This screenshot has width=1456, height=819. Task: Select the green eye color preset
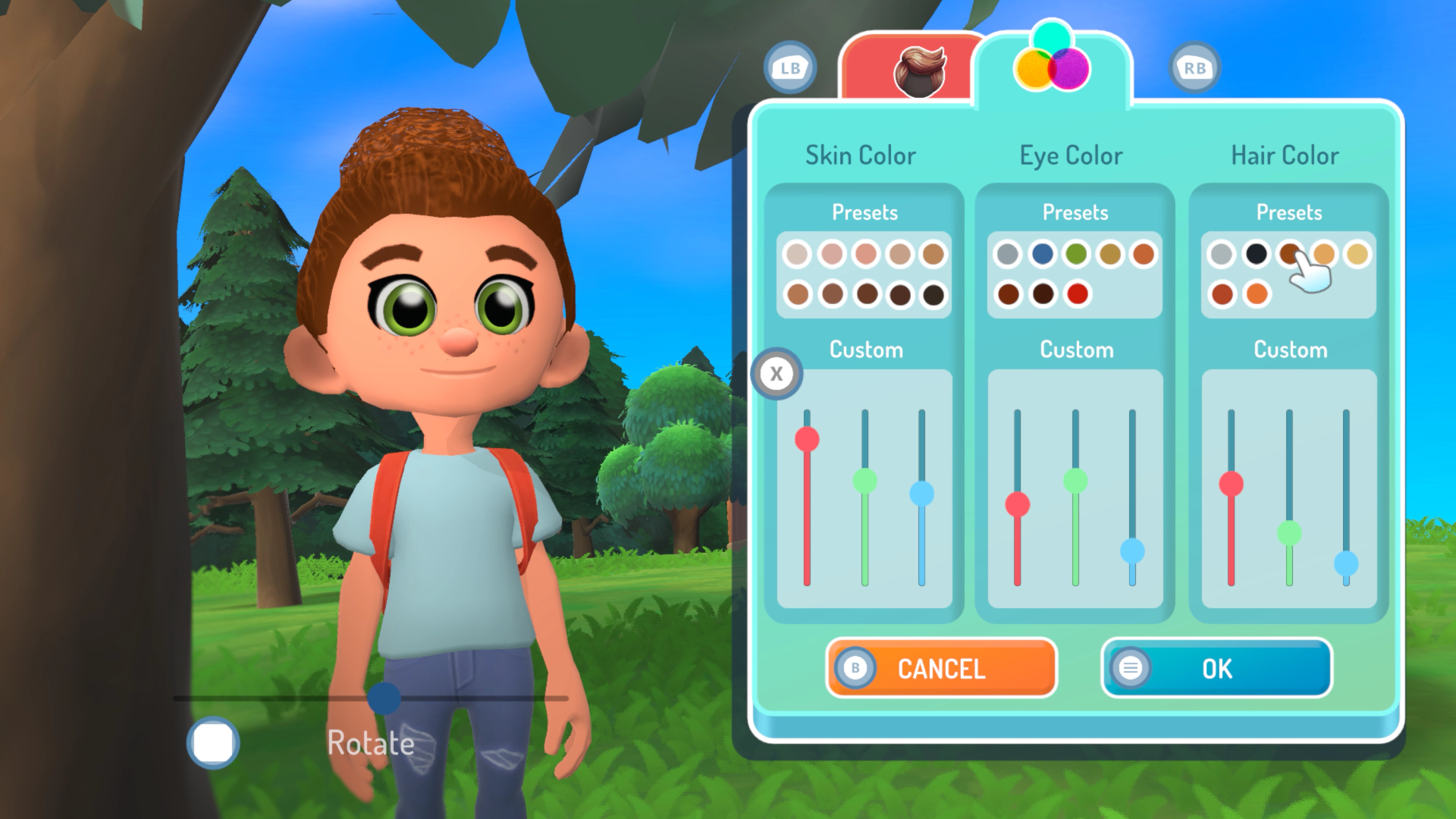pos(1075,254)
